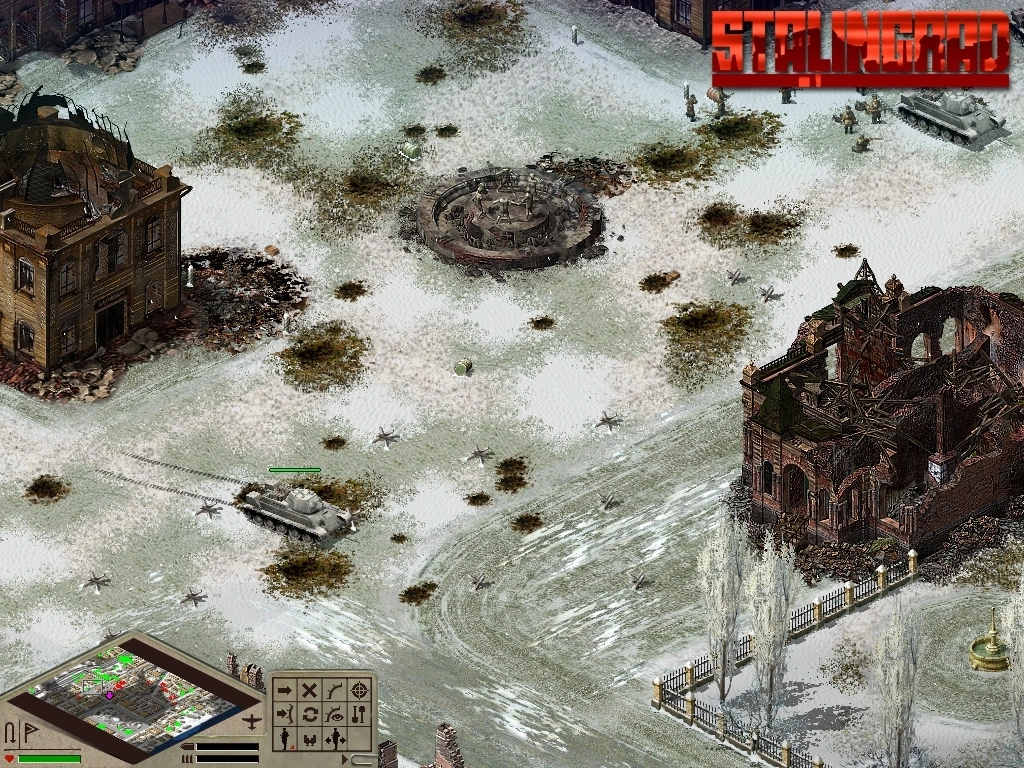Issue the move command with the arrow icon

[x=285, y=690]
